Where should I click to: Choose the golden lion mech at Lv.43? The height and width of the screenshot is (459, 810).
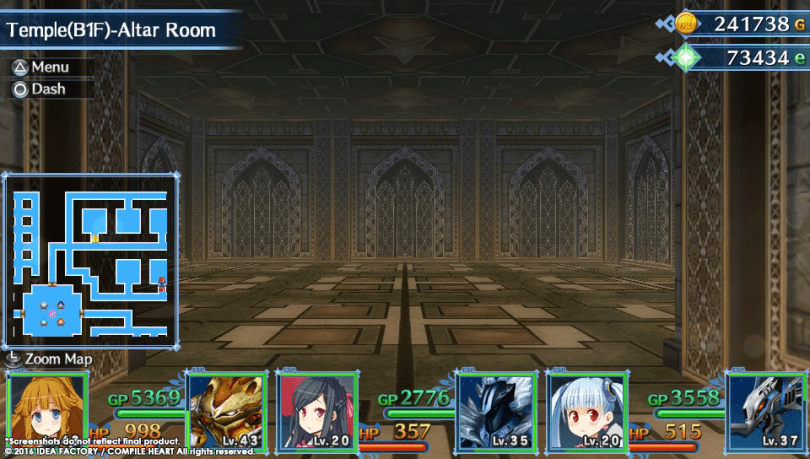click(227, 410)
